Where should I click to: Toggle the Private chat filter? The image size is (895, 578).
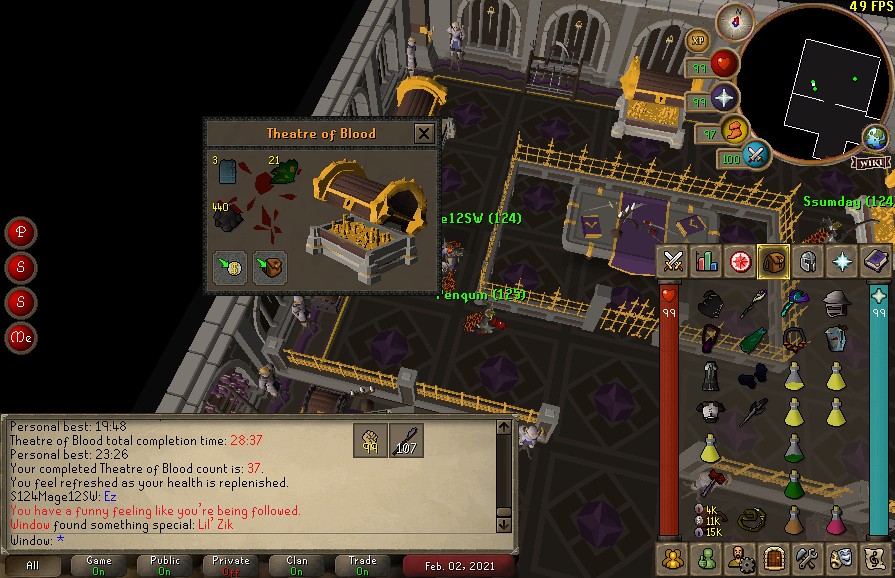(231, 565)
